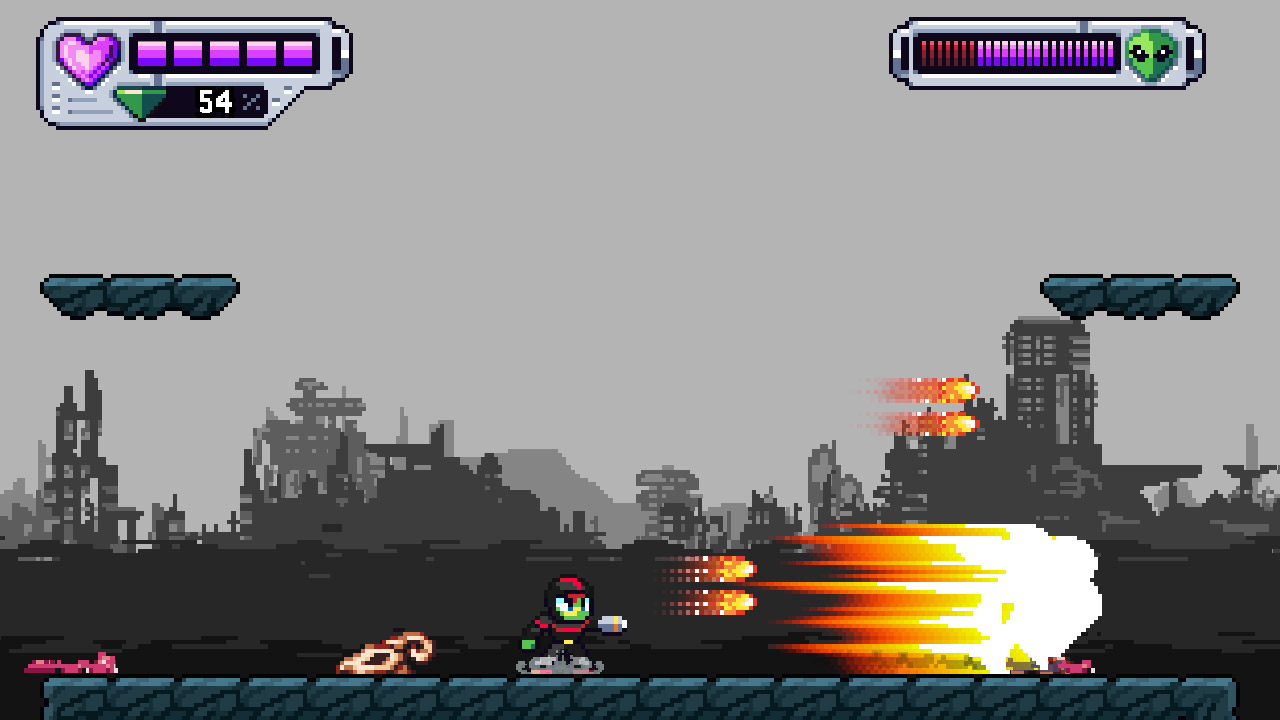Screen dimensions: 1280x720
Task: Click the ground tiles beneath the player
Action: pyautogui.click(x=565, y=700)
